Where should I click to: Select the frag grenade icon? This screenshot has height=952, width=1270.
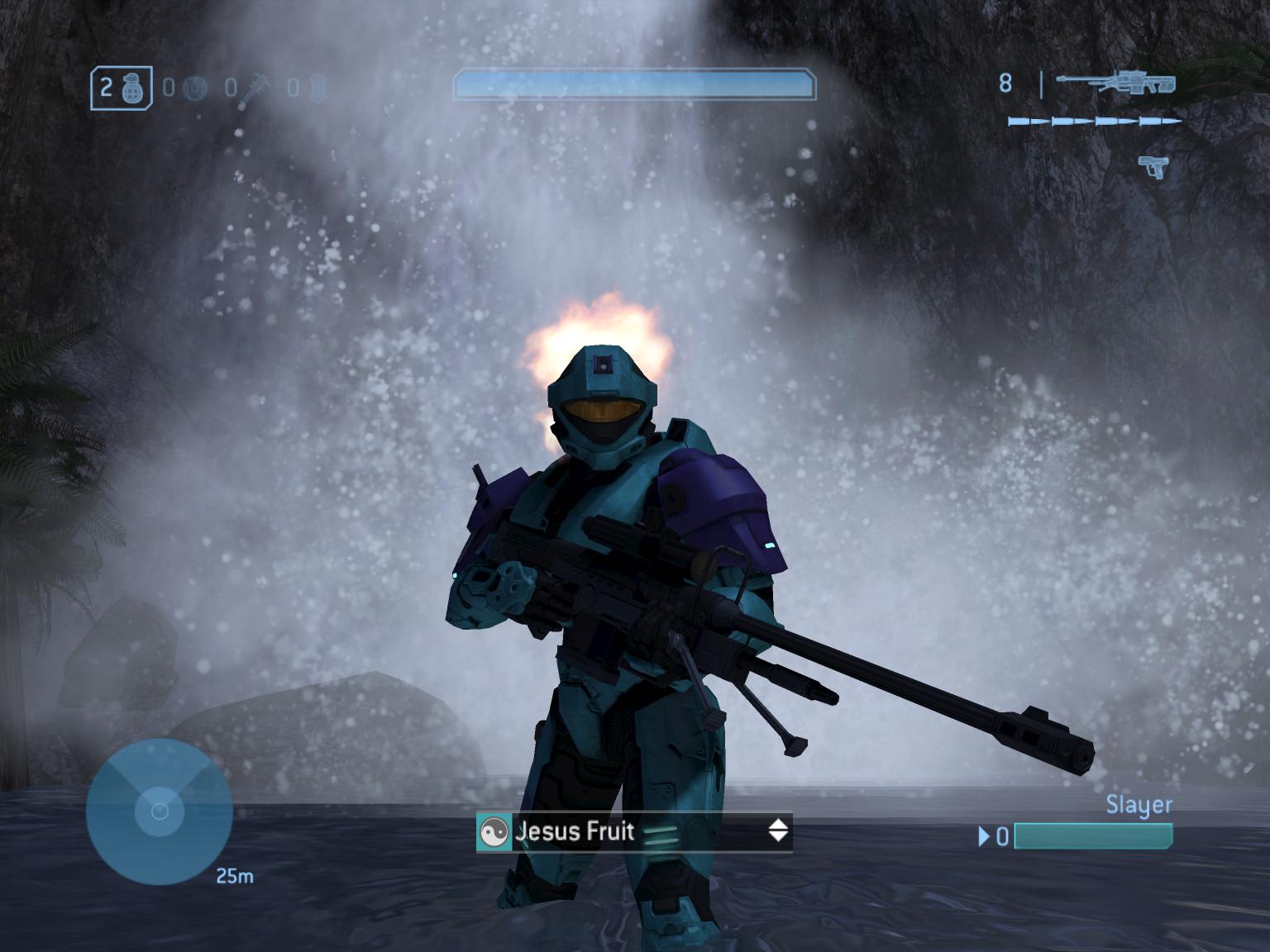tap(131, 88)
